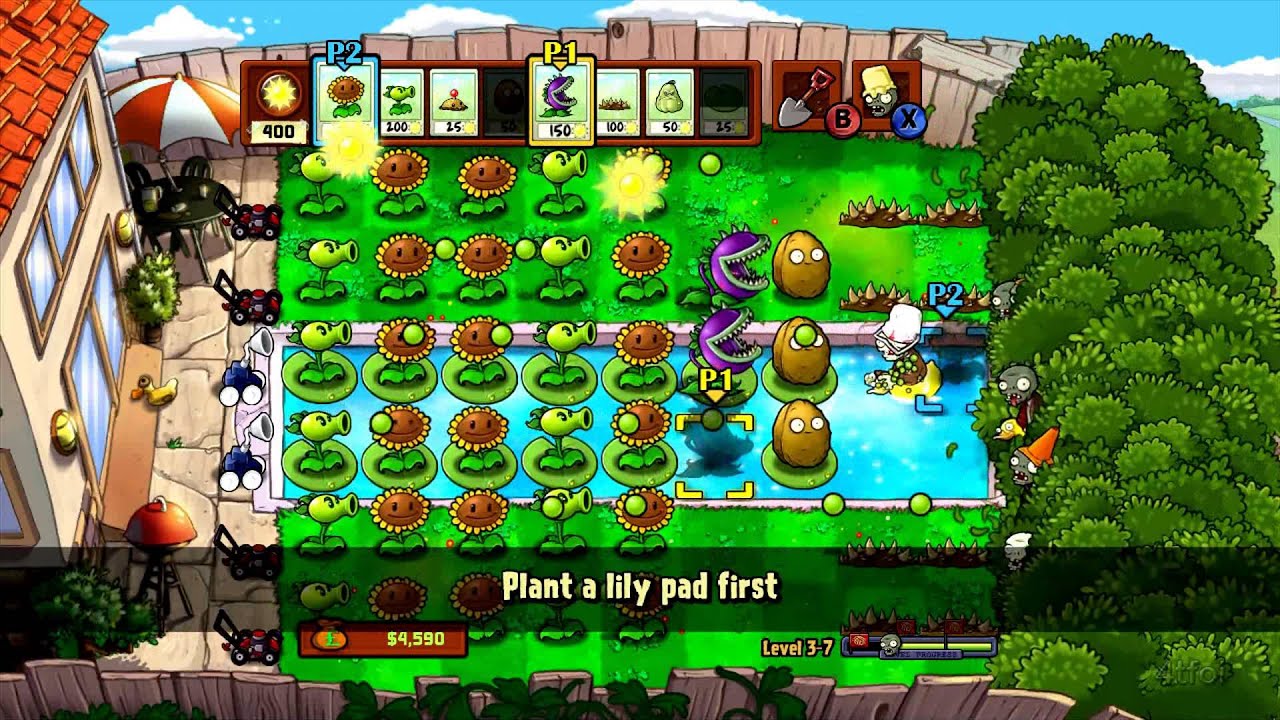Pick the Squash seed packet

670,102
